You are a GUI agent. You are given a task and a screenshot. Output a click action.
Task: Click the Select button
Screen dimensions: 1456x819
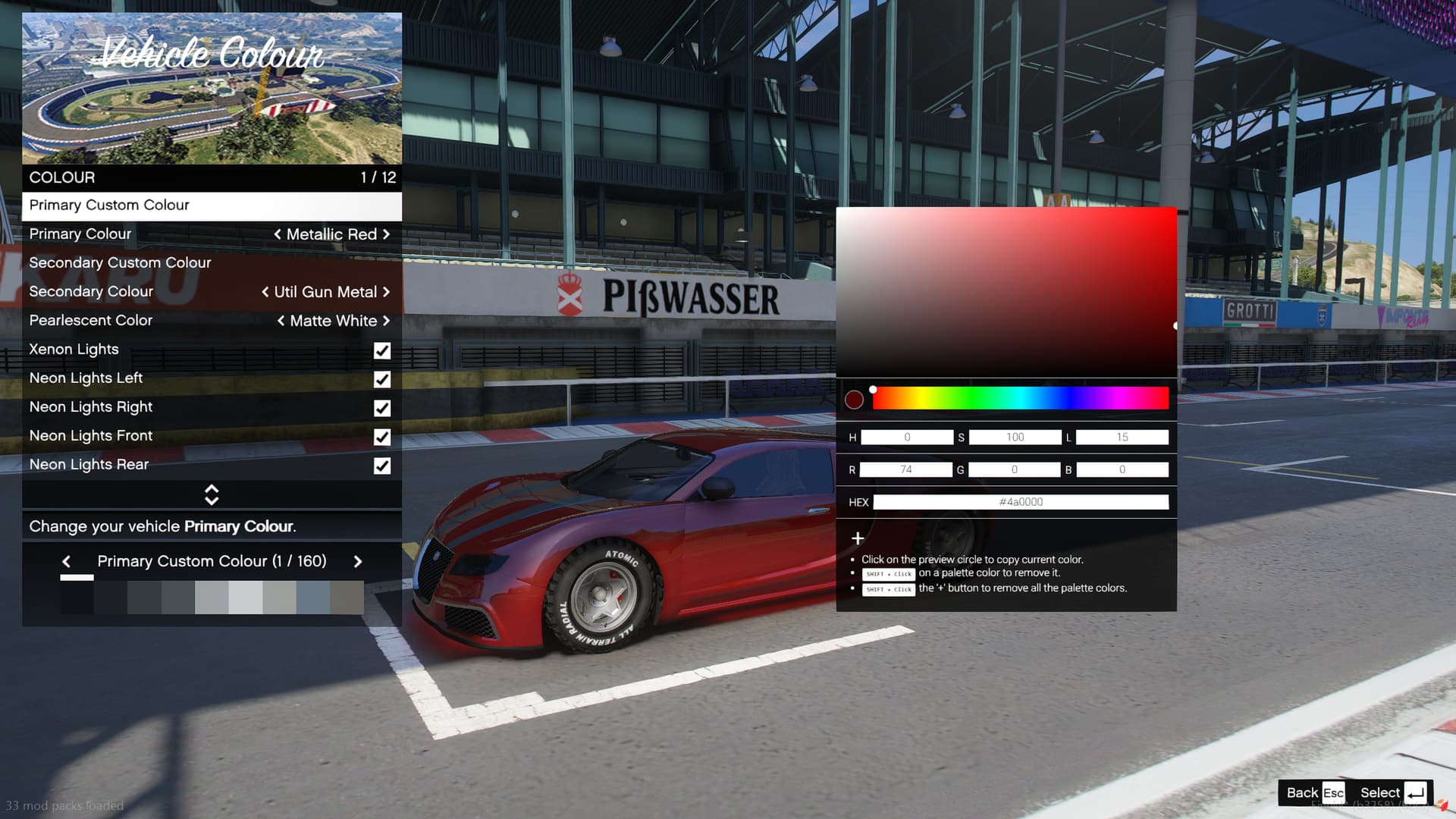pyautogui.click(x=1382, y=792)
